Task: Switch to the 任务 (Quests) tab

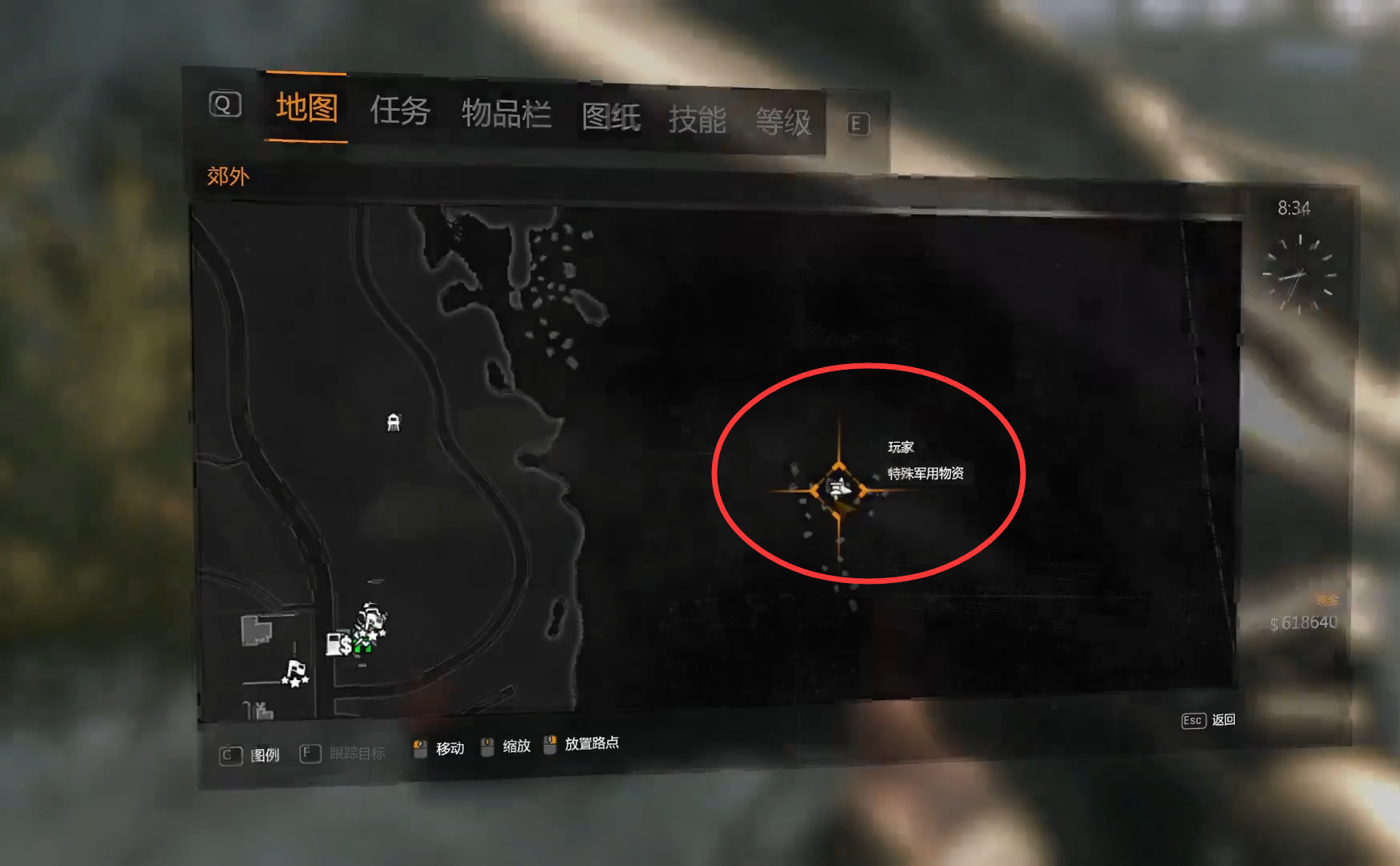Action: coord(399,111)
